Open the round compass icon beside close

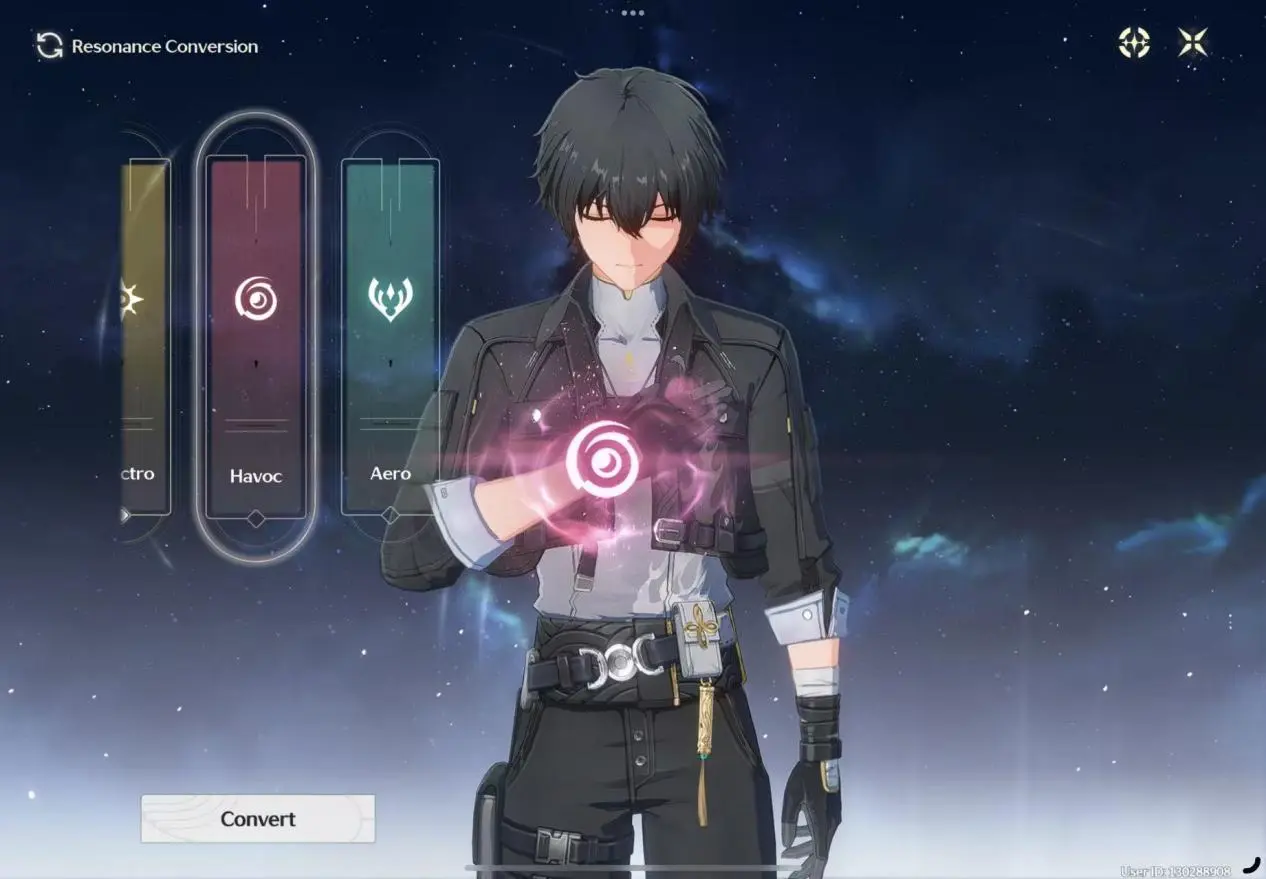[1134, 42]
